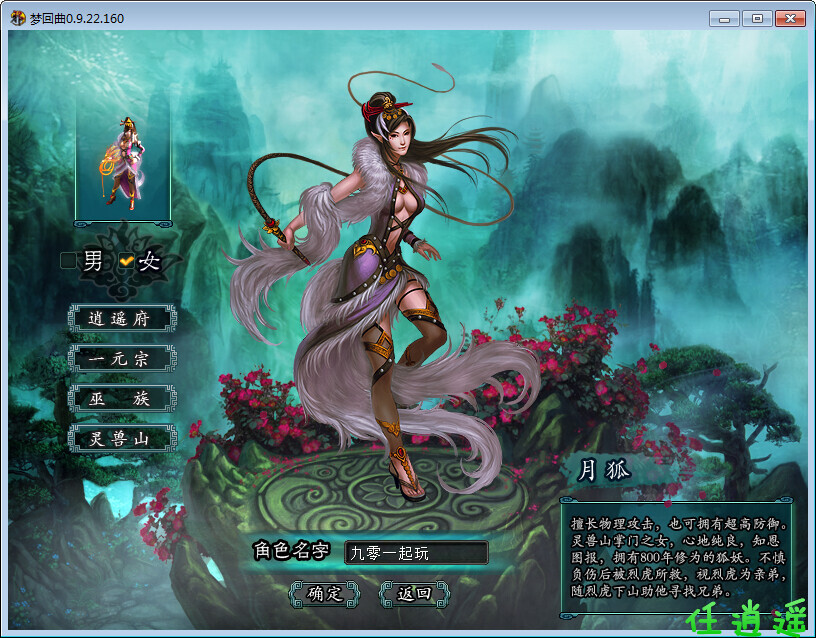Choose the 一元宗 faction

tap(122, 358)
